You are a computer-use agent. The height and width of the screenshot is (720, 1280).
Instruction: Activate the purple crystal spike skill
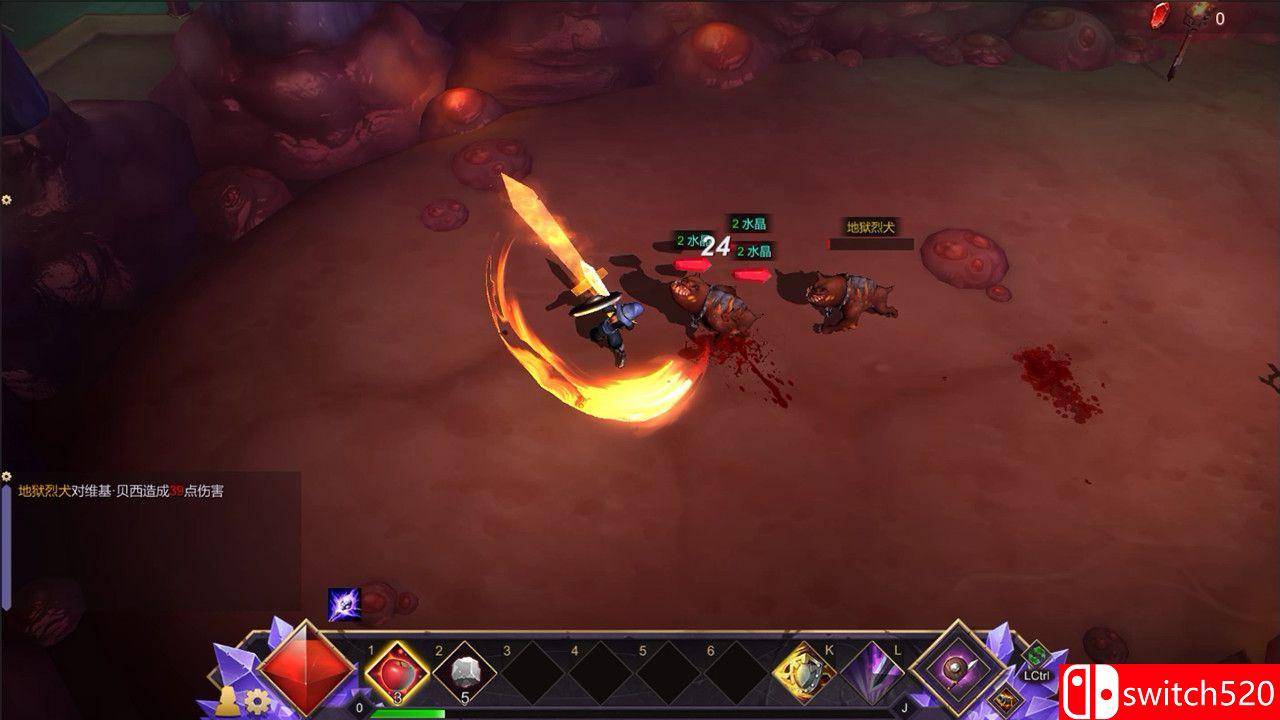coord(872,673)
